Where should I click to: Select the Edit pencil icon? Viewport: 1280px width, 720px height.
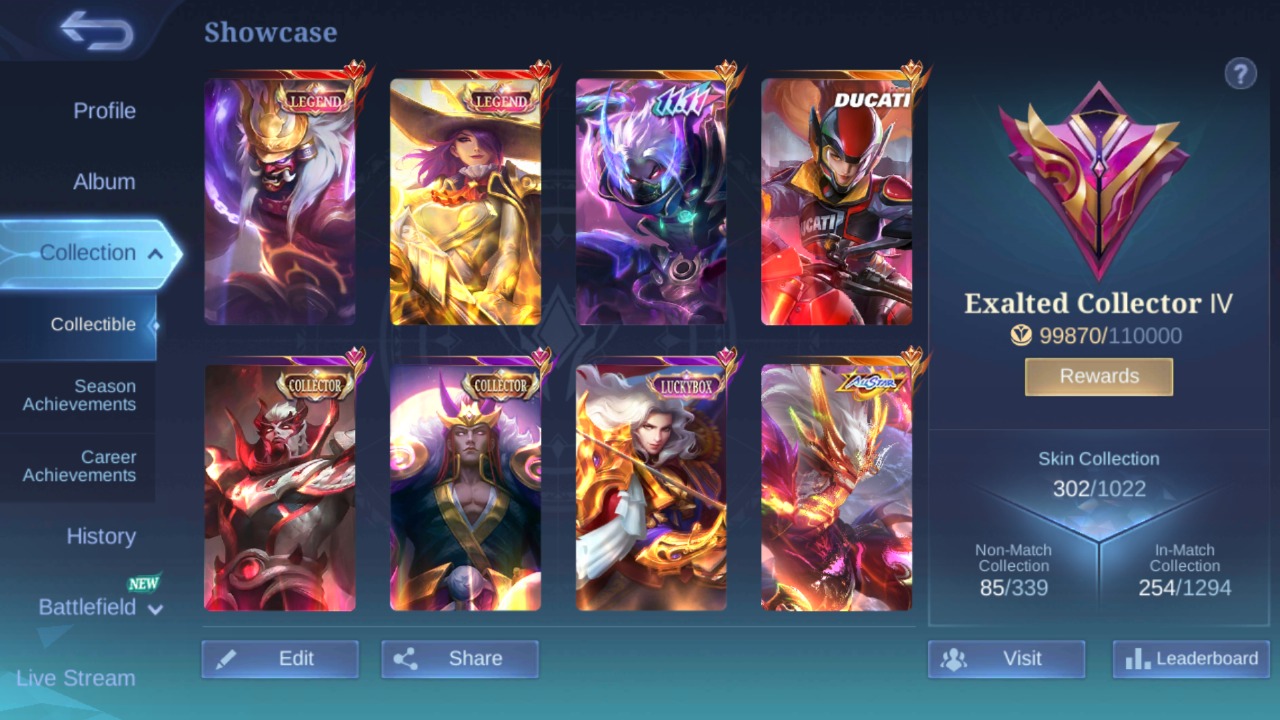coord(227,658)
